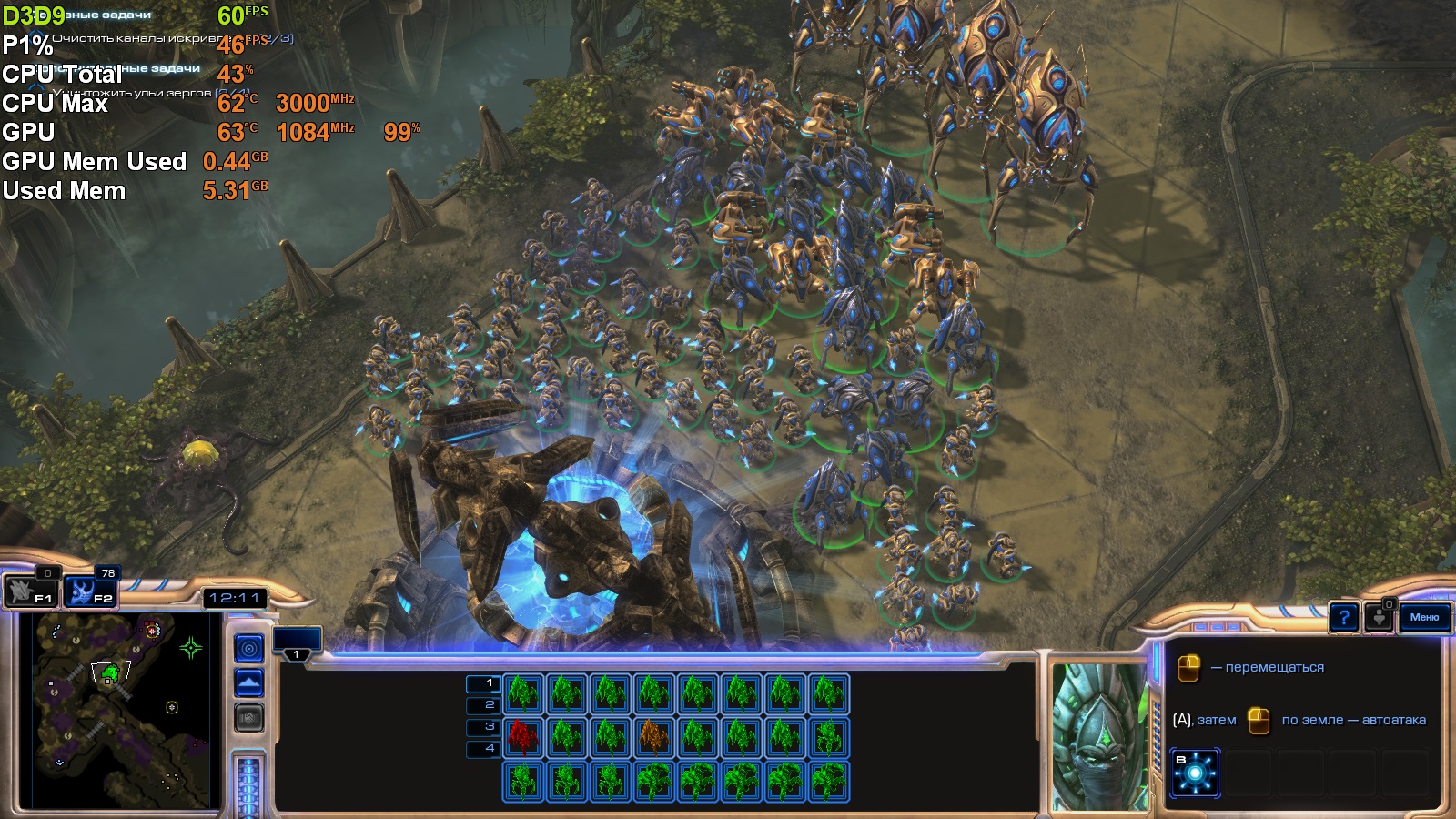The height and width of the screenshot is (819, 1456).
Task: Select all army units button F2
Action: point(91,591)
